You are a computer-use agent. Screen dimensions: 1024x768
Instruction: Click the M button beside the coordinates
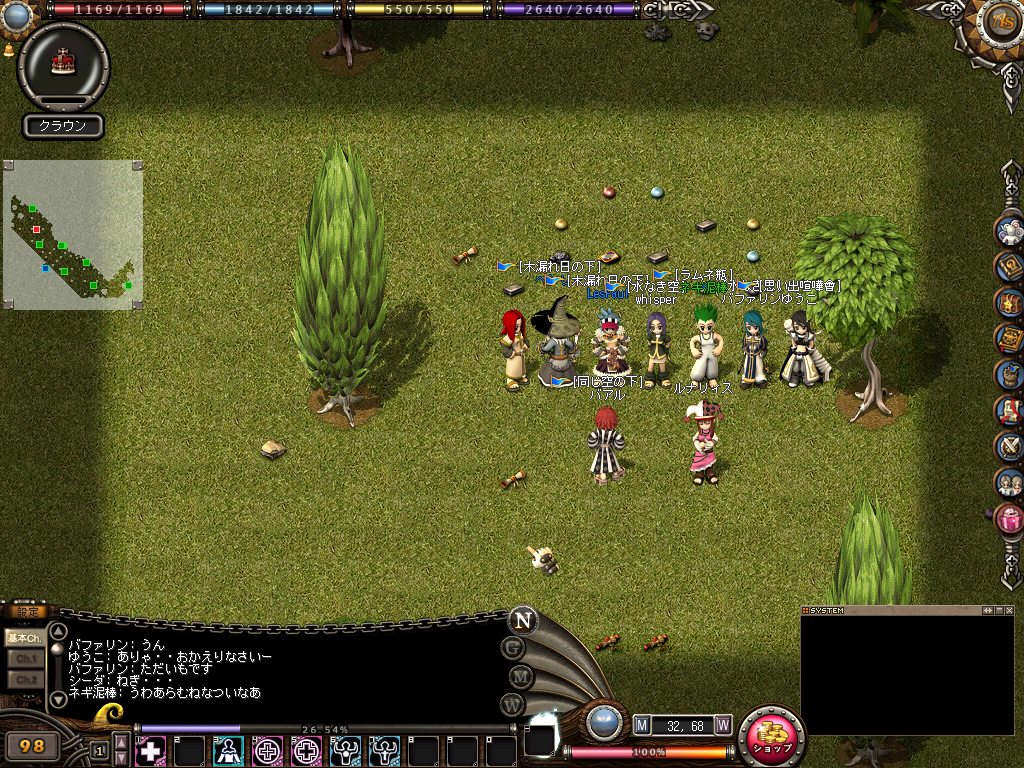pos(642,724)
